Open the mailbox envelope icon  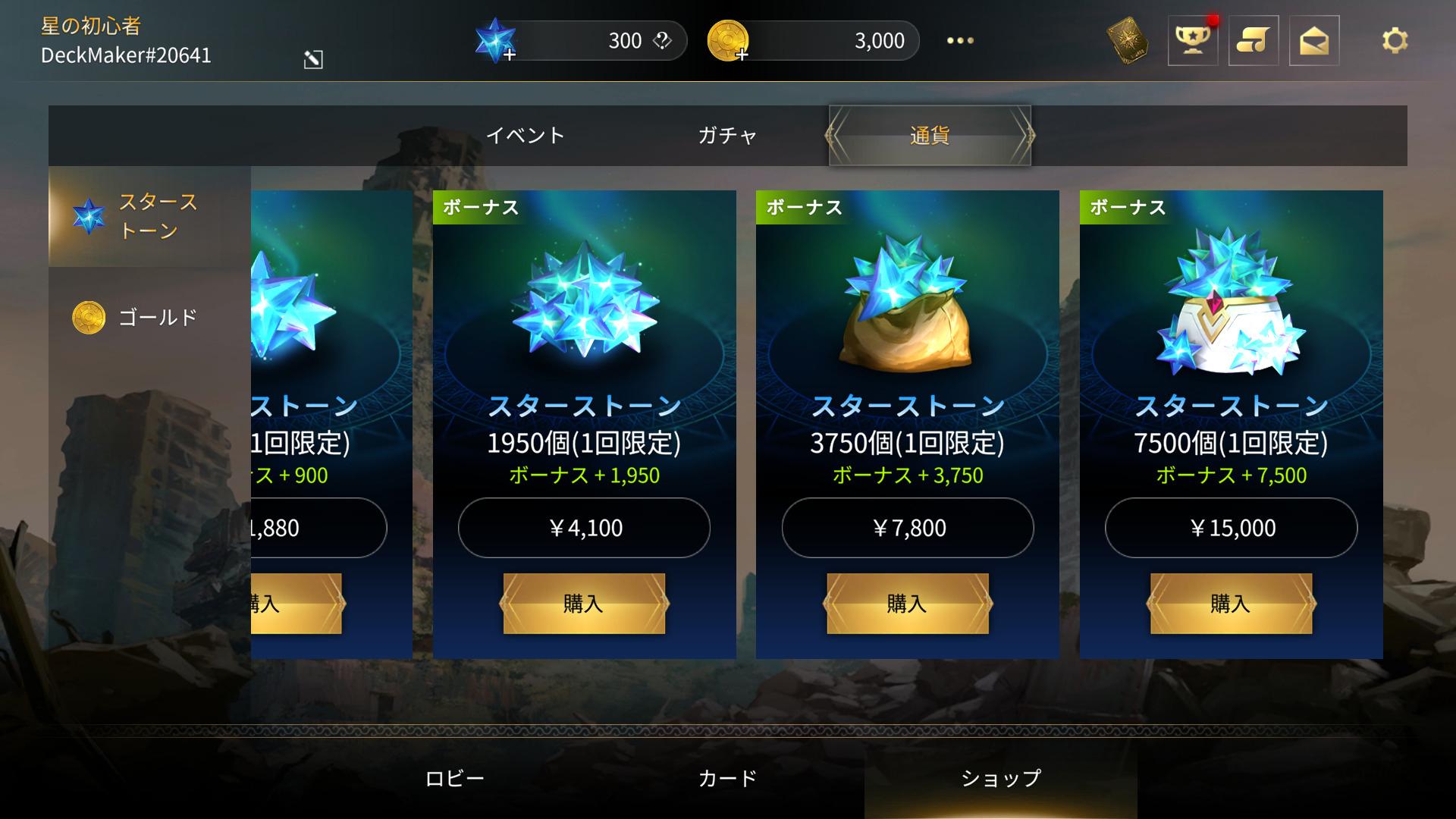coord(1313,41)
